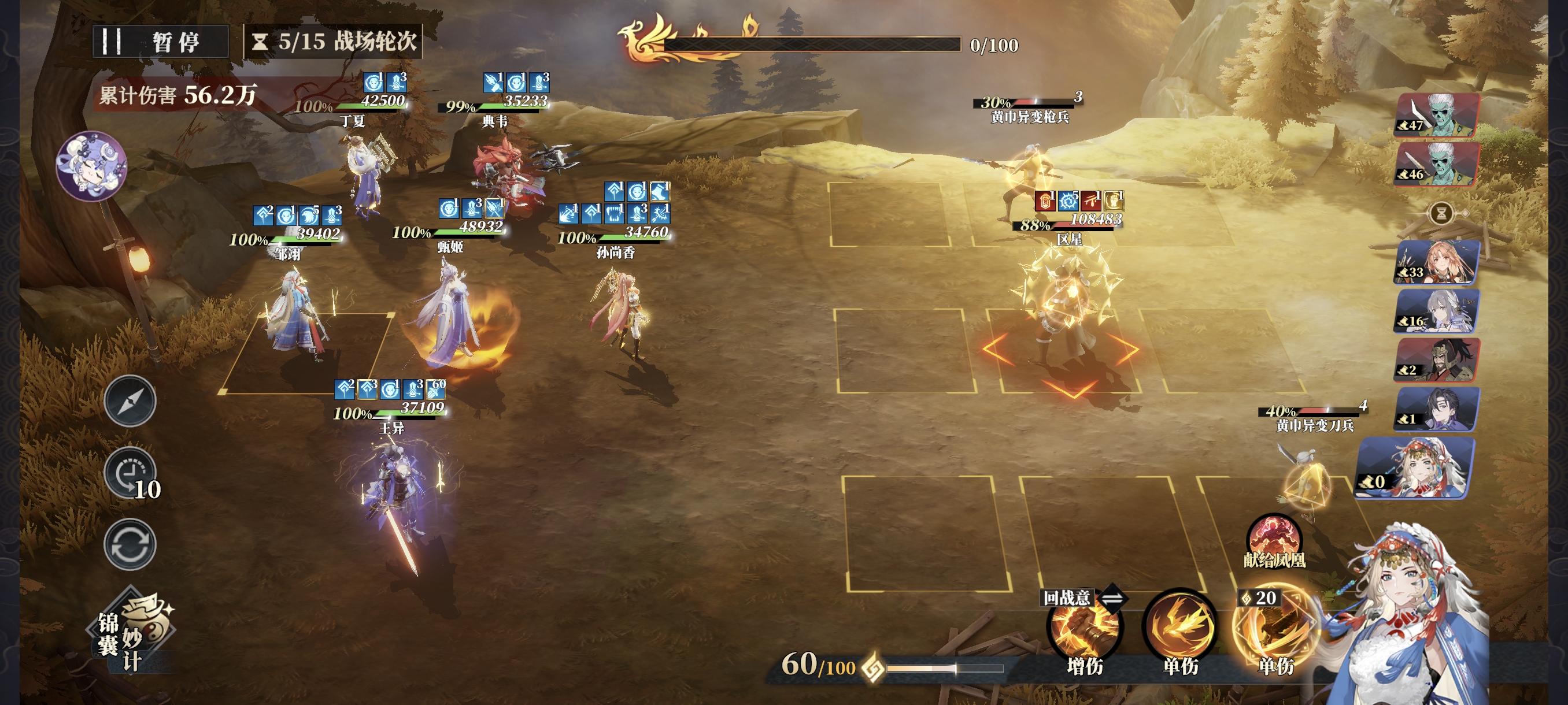This screenshot has height=705, width=1568.
Task: Tap the chibi character avatar circle
Action: click(91, 165)
